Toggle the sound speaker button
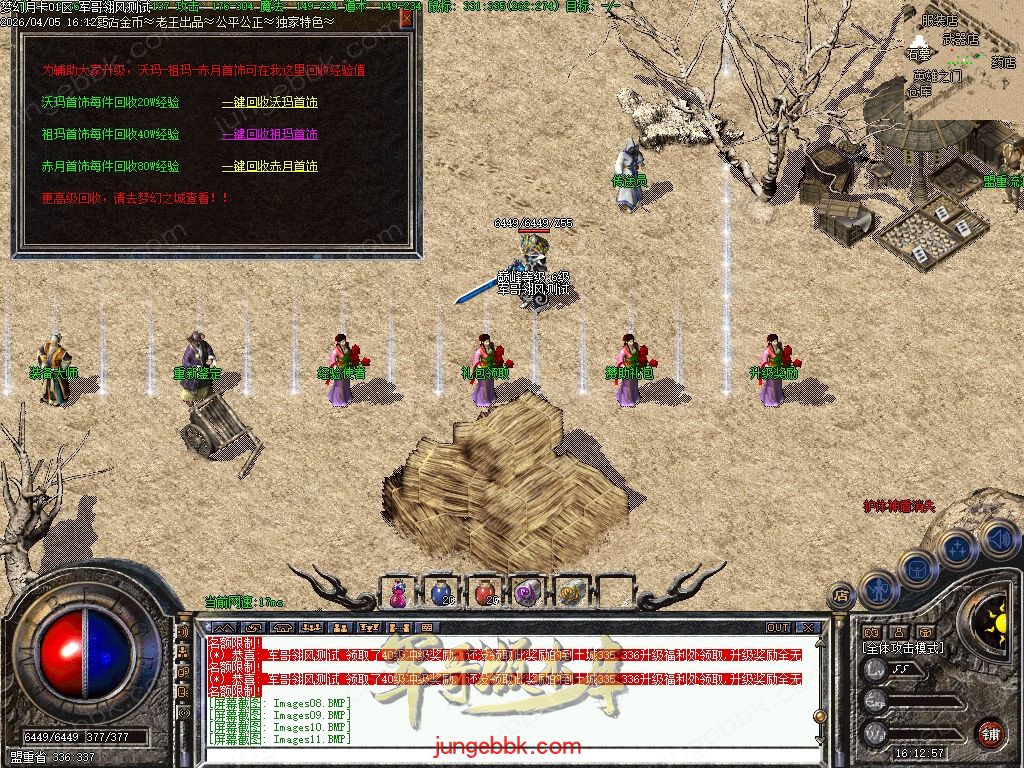Screen dimensions: 1024x768 [998, 539]
